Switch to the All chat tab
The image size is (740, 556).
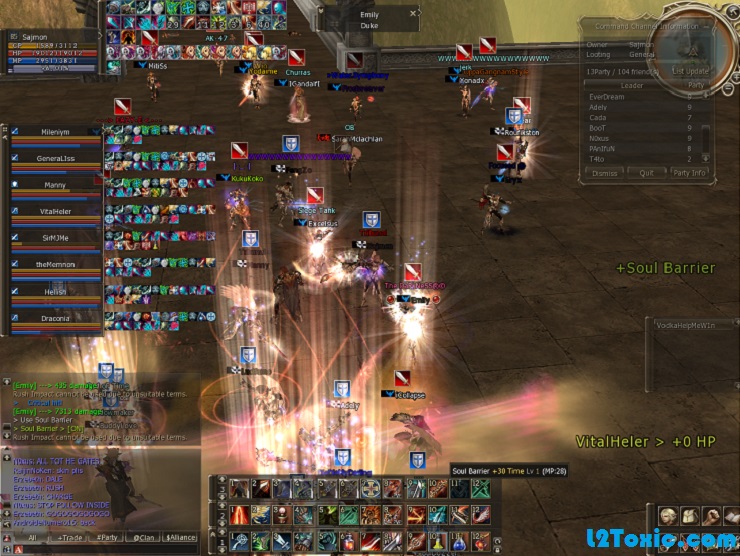click(33, 537)
